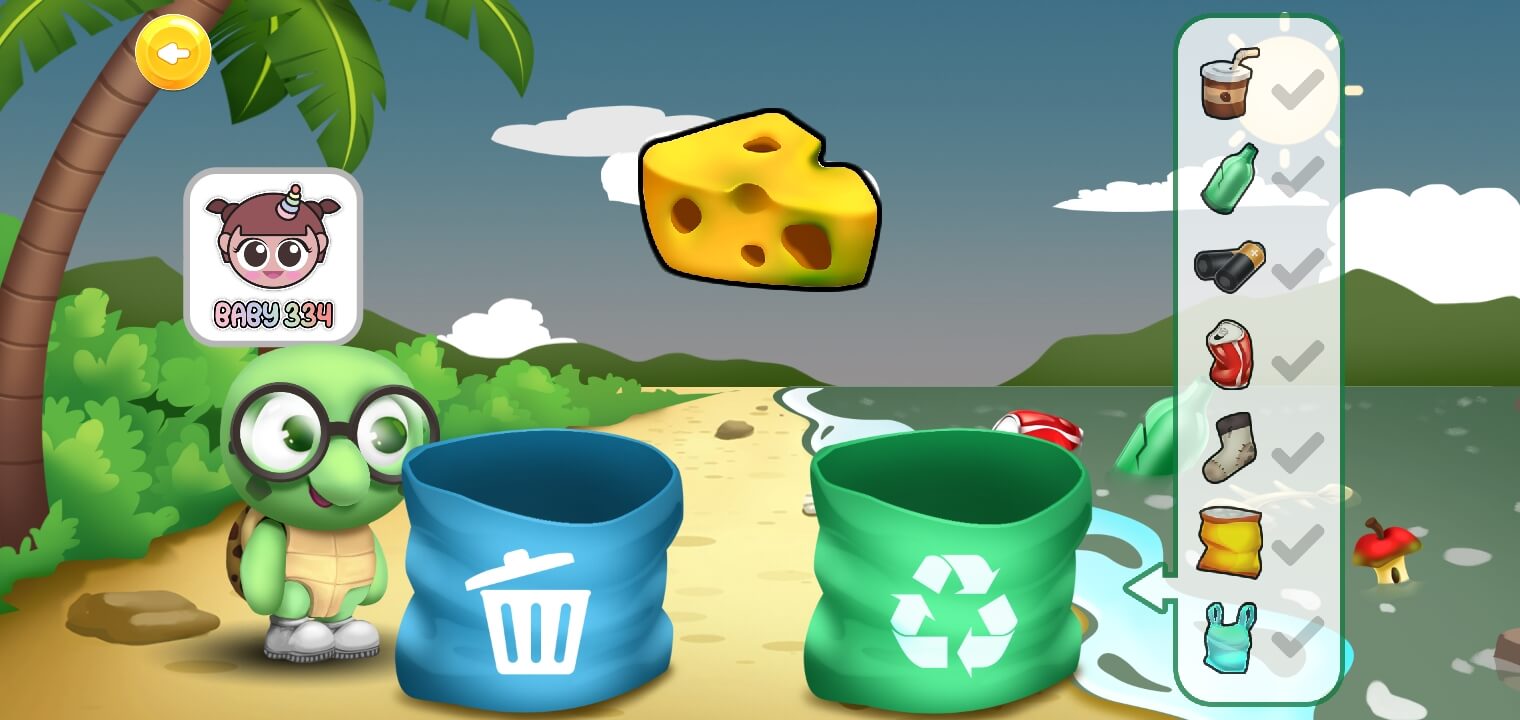Choose the blue trash bin bag
This screenshot has width=1520, height=720.
pos(538,570)
